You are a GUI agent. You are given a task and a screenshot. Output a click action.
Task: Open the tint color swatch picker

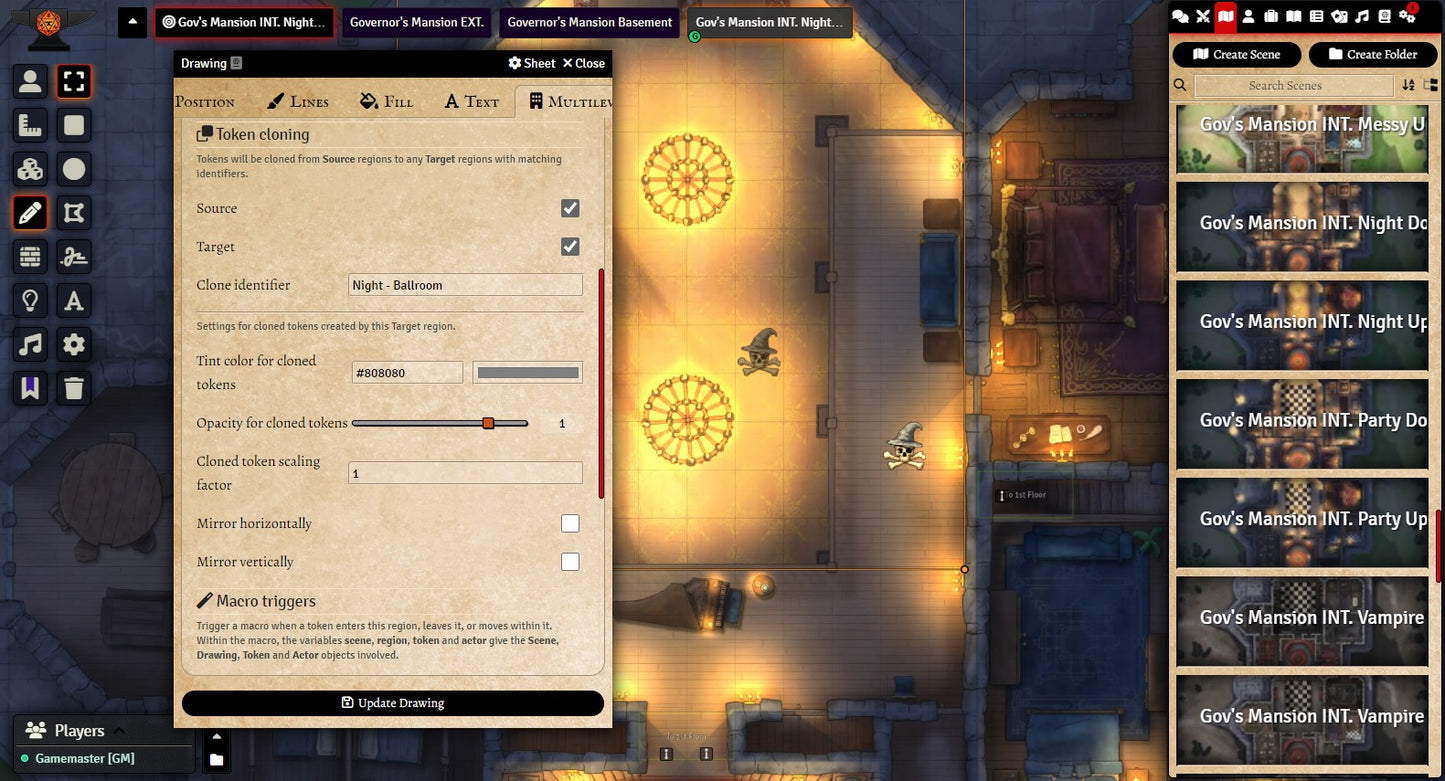point(527,373)
